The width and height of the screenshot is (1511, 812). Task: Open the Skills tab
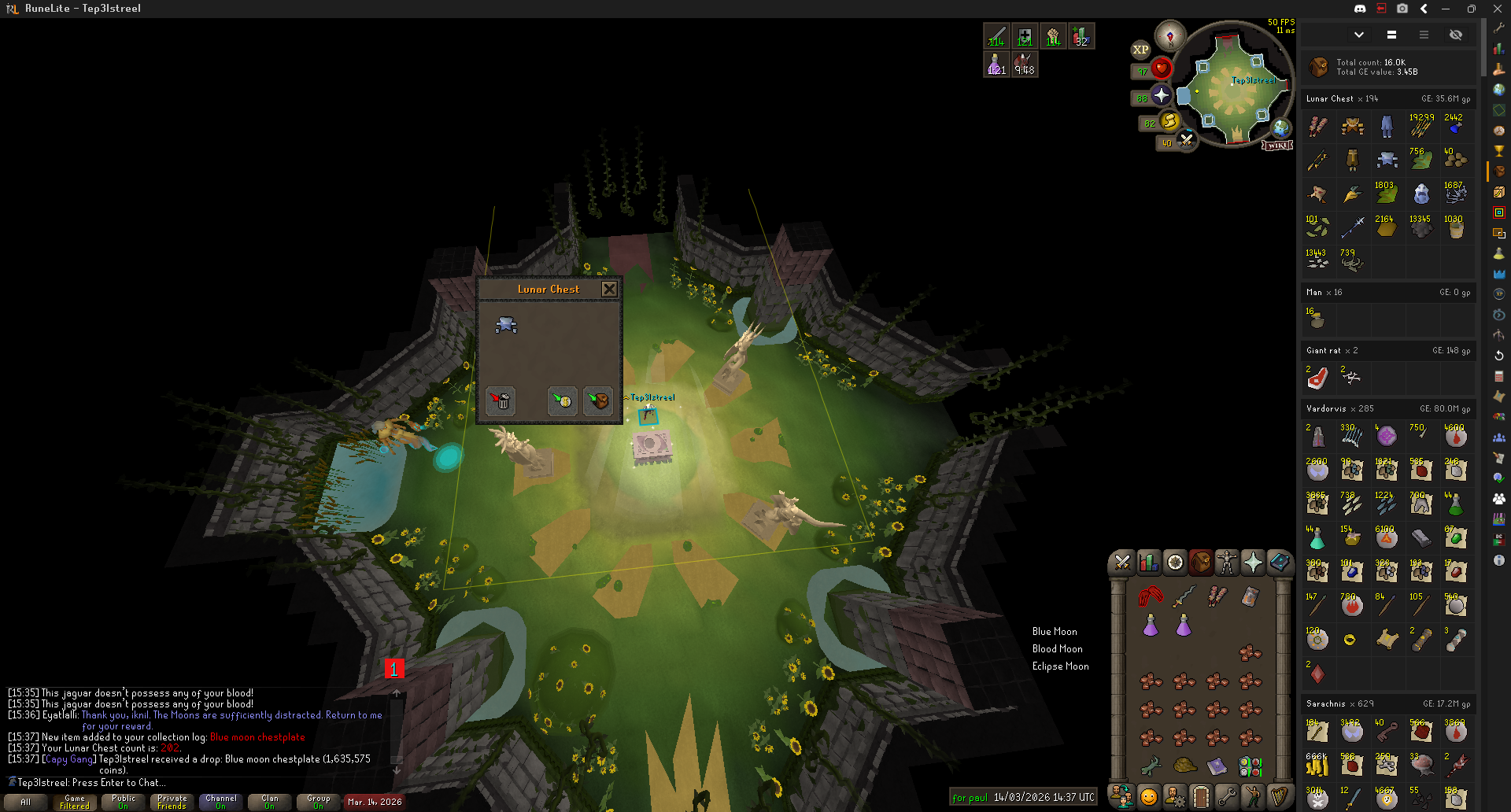click(1149, 562)
